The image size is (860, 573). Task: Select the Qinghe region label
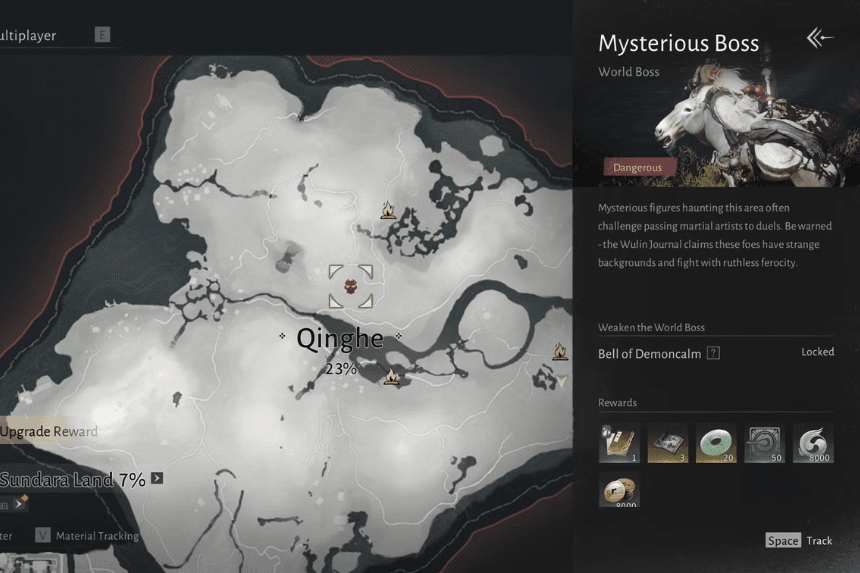click(x=340, y=339)
